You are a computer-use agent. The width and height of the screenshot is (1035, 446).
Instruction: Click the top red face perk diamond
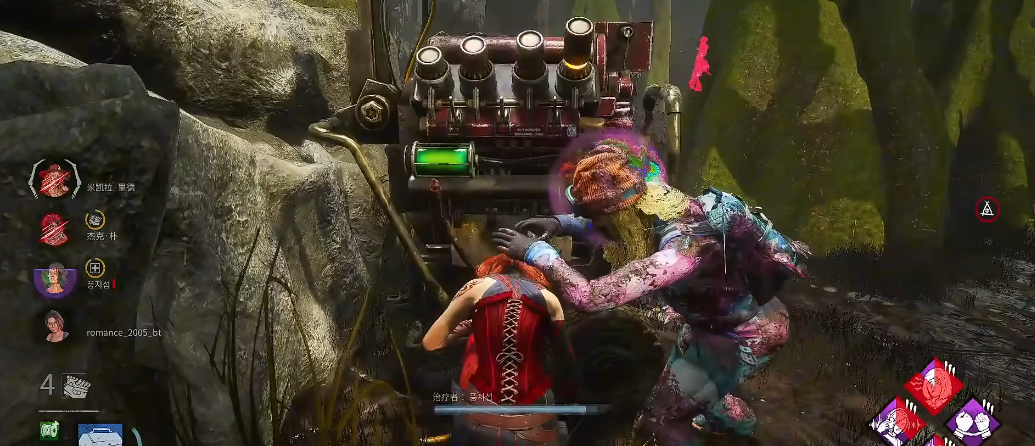click(x=934, y=385)
